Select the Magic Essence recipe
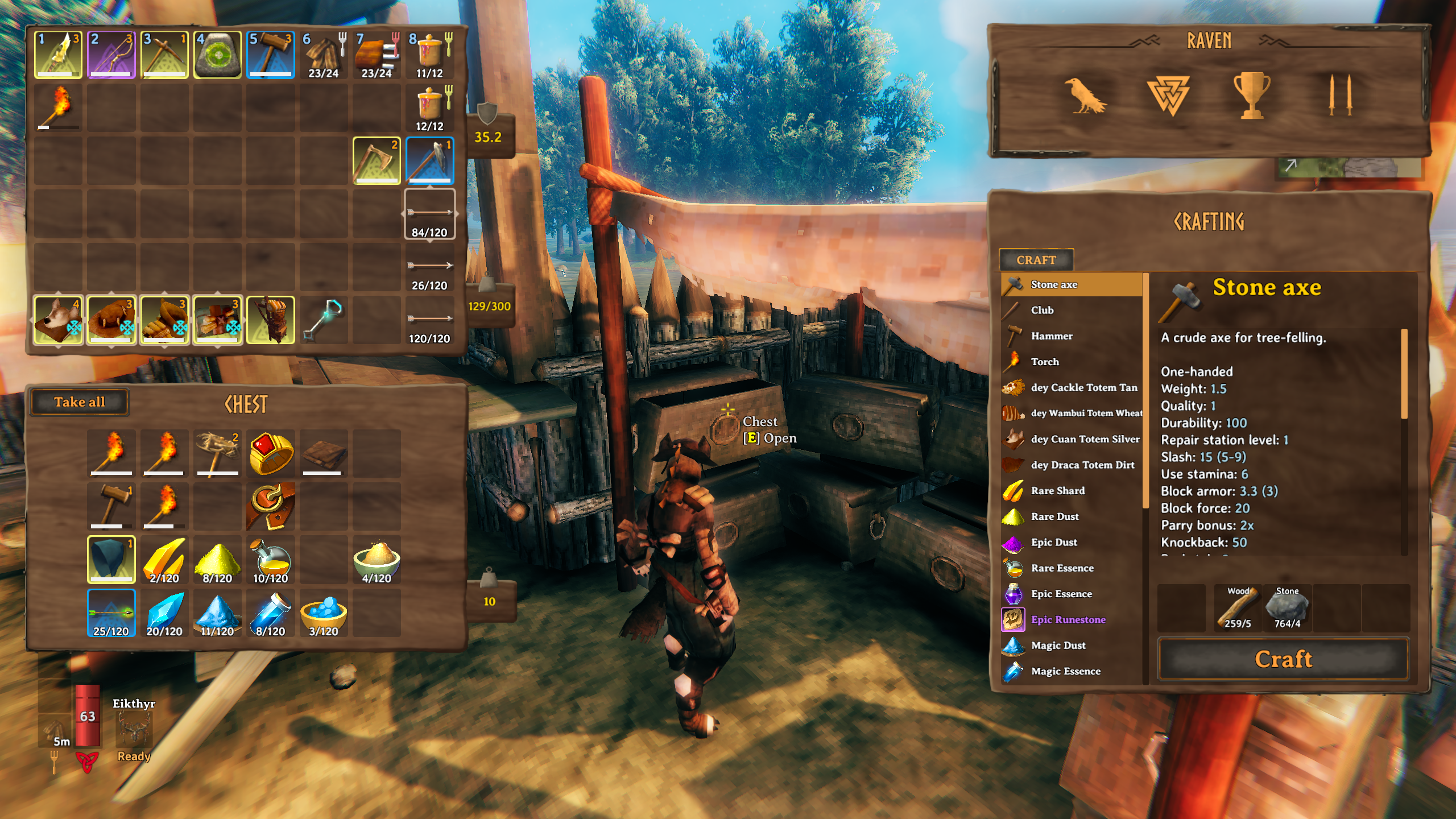The width and height of the screenshot is (1456, 819). click(1065, 671)
